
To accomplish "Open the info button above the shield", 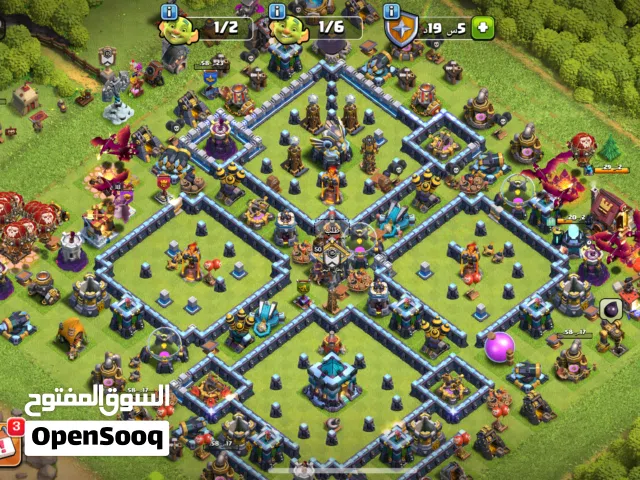I will [390, 11].
